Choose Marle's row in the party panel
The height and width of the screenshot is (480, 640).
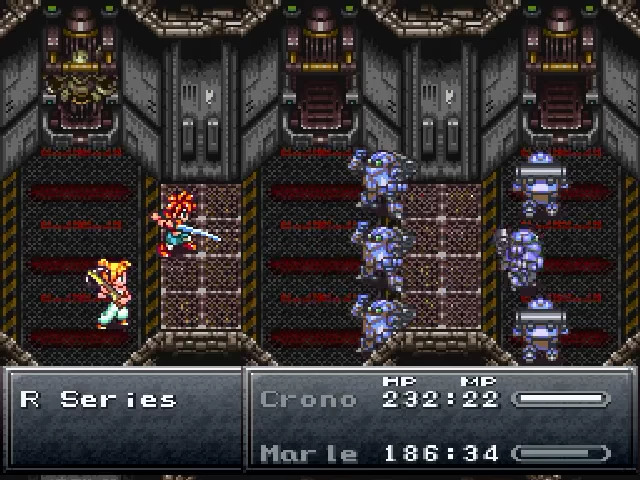pyautogui.click(x=430, y=453)
